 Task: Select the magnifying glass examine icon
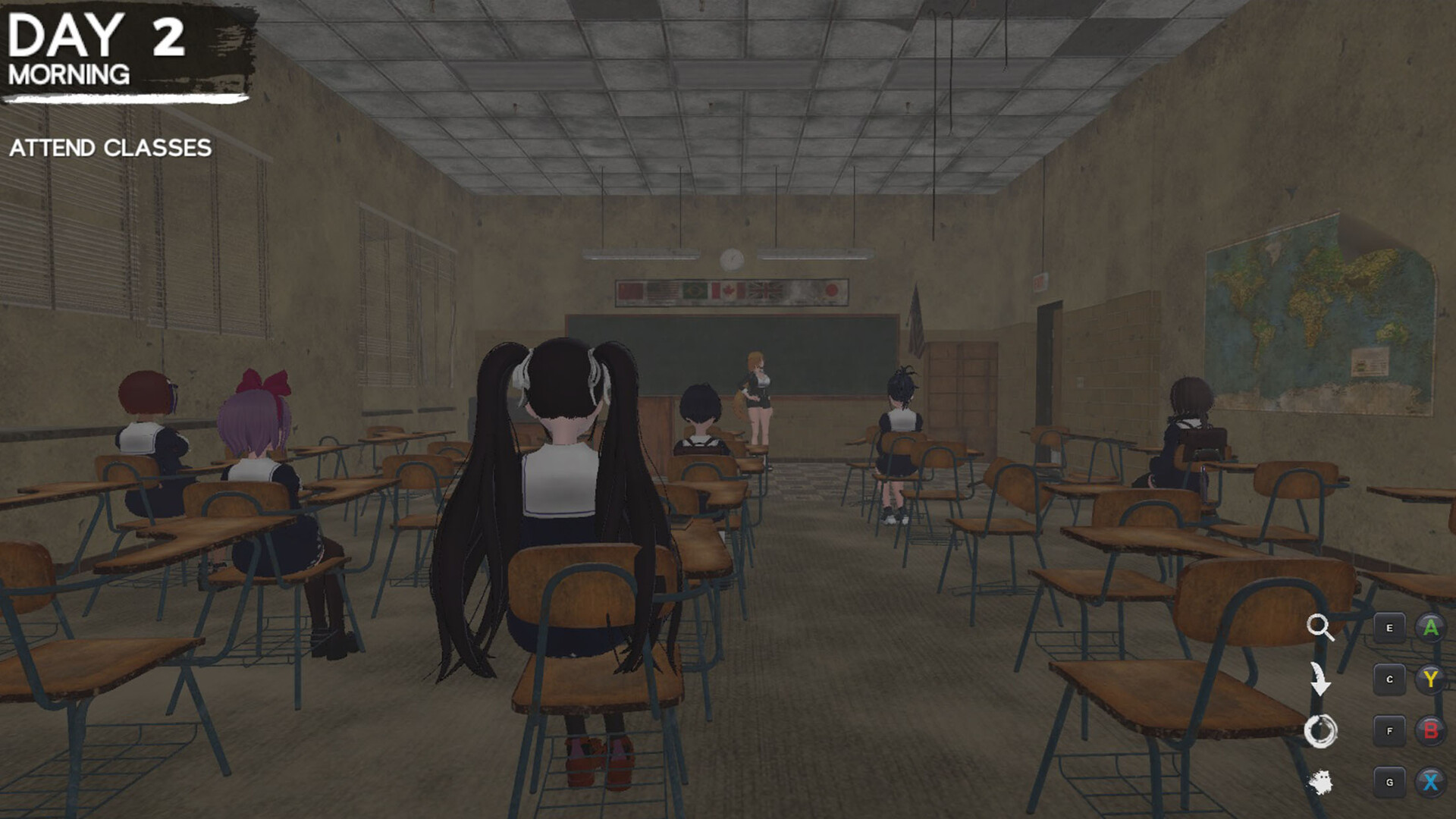[1322, 626]
